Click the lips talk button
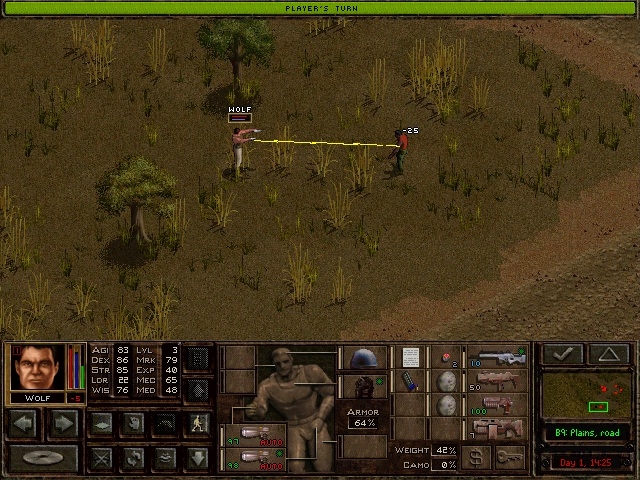 166,458
